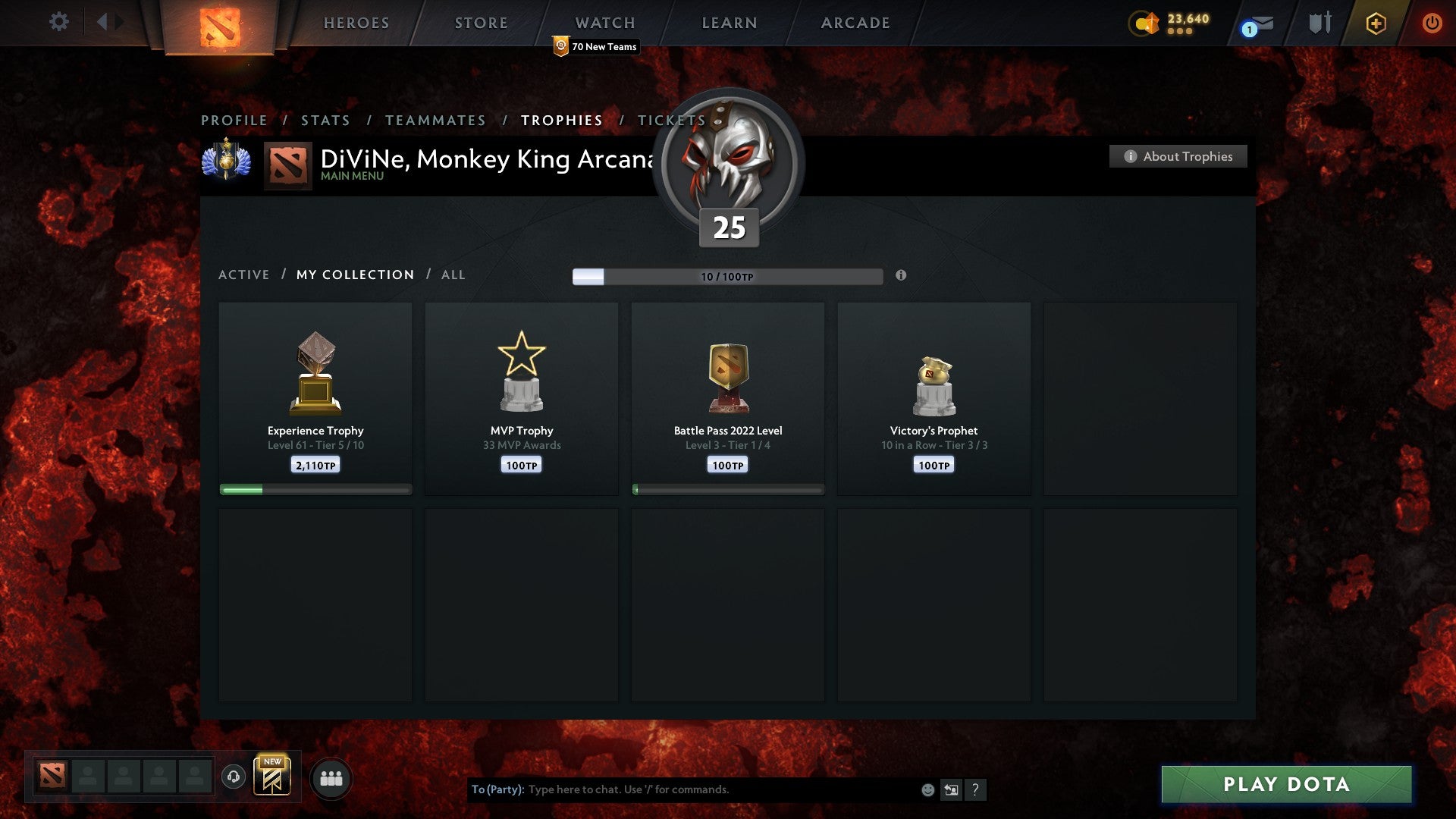1456x819 pixels.
Task: Open the Armory shield-and-sword icon
Action: (1319, 23)
